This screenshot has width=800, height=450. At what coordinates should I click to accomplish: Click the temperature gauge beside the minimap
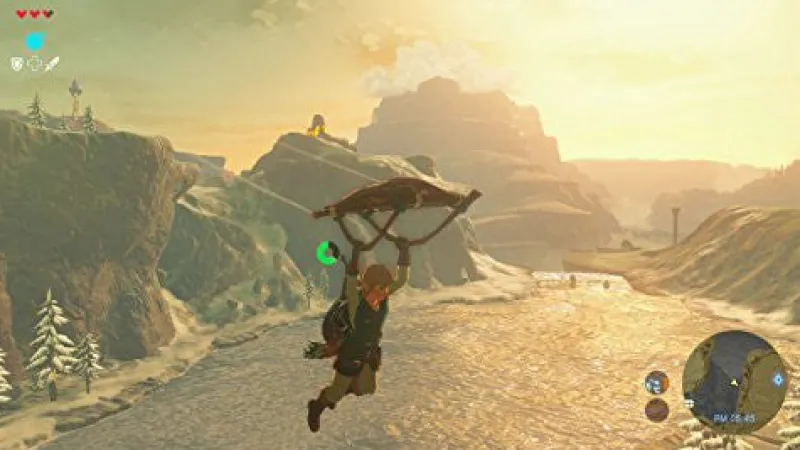(656, 382)
